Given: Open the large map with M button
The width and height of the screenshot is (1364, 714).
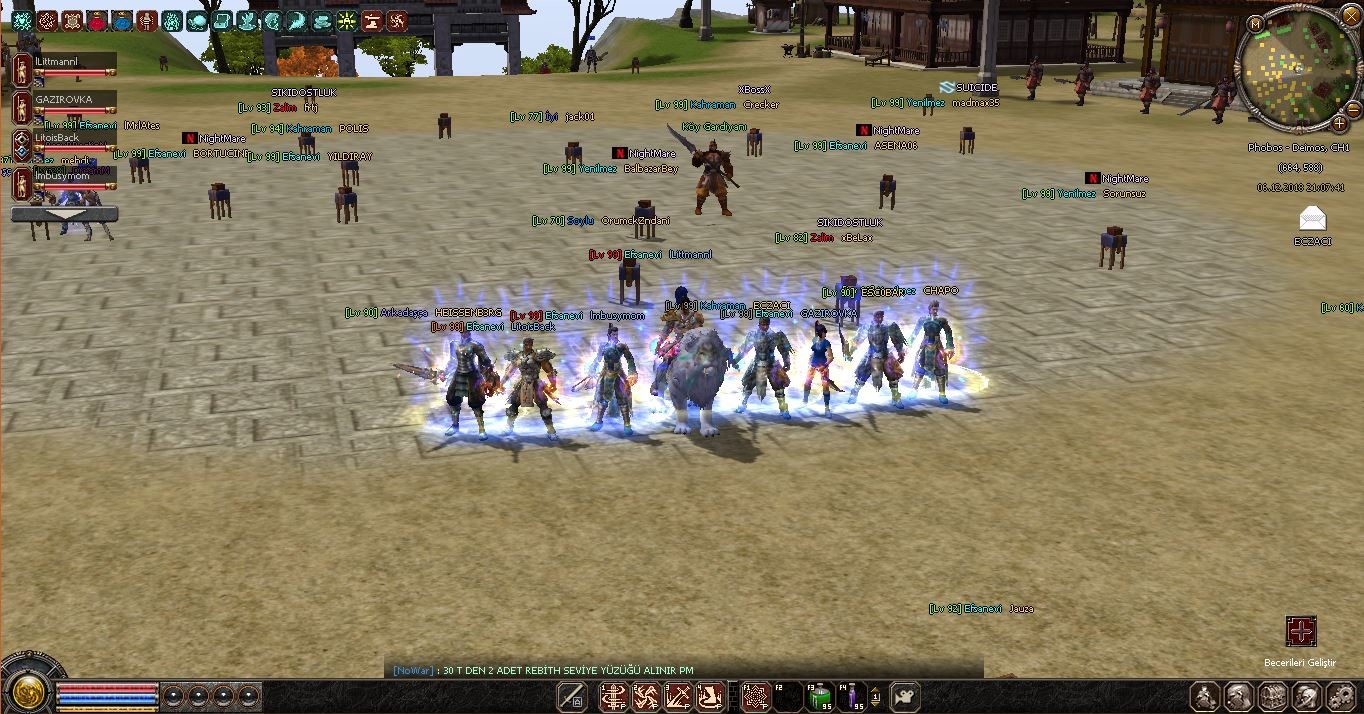Looking at the screenshot, I should 1256,23.
